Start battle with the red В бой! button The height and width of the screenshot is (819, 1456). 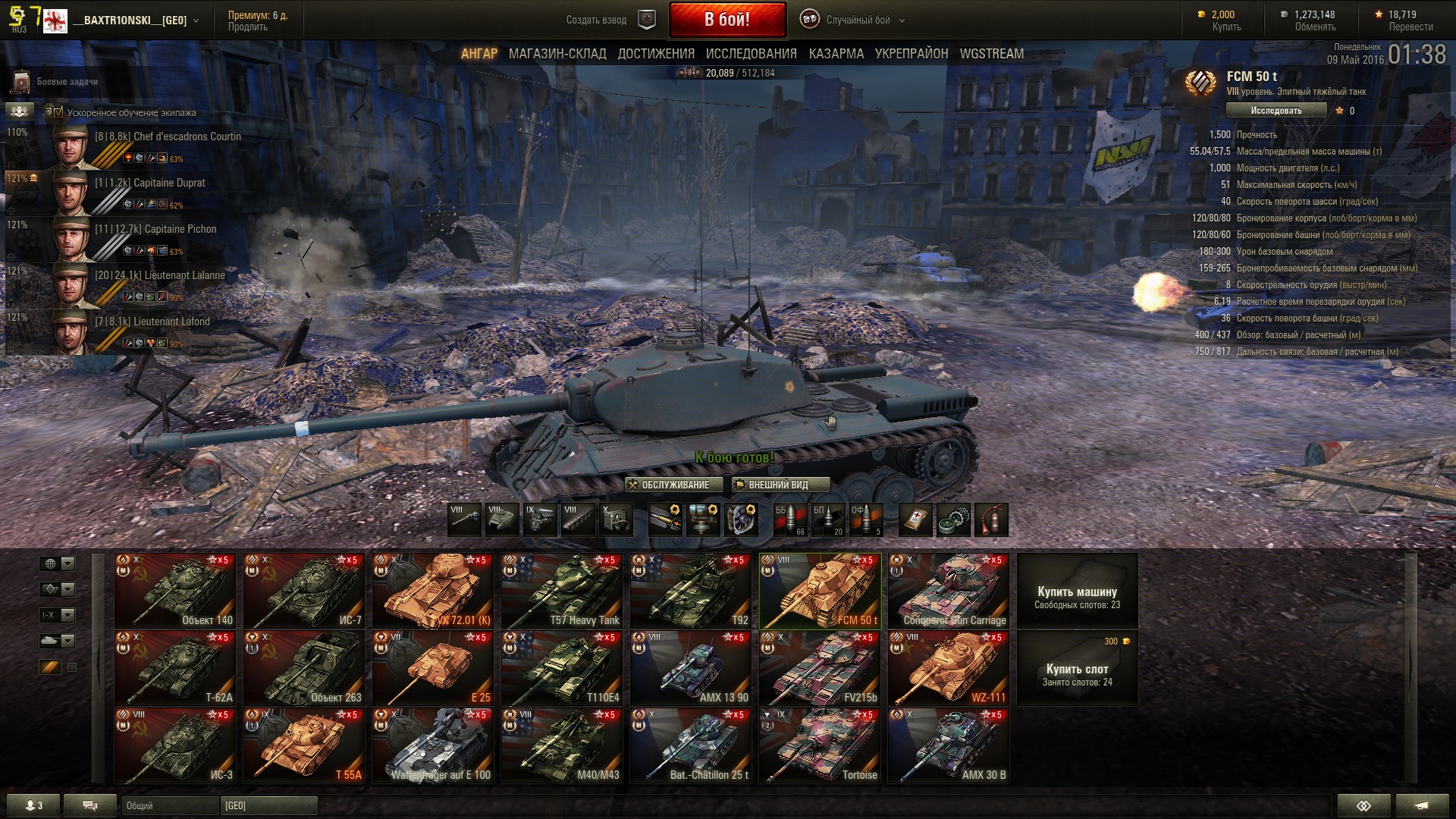(726, 20)
